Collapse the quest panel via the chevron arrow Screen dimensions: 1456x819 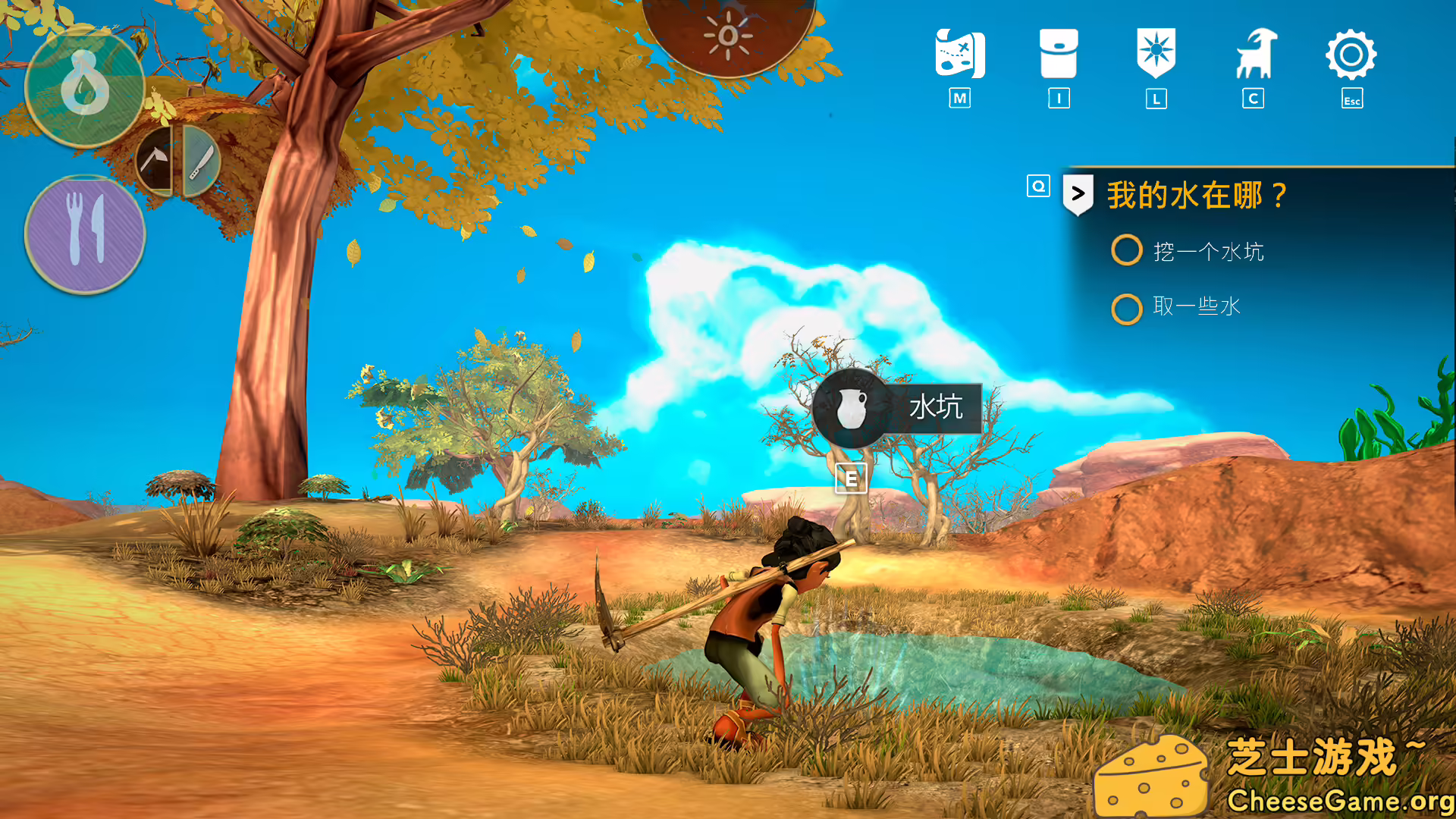point(1078,193)
